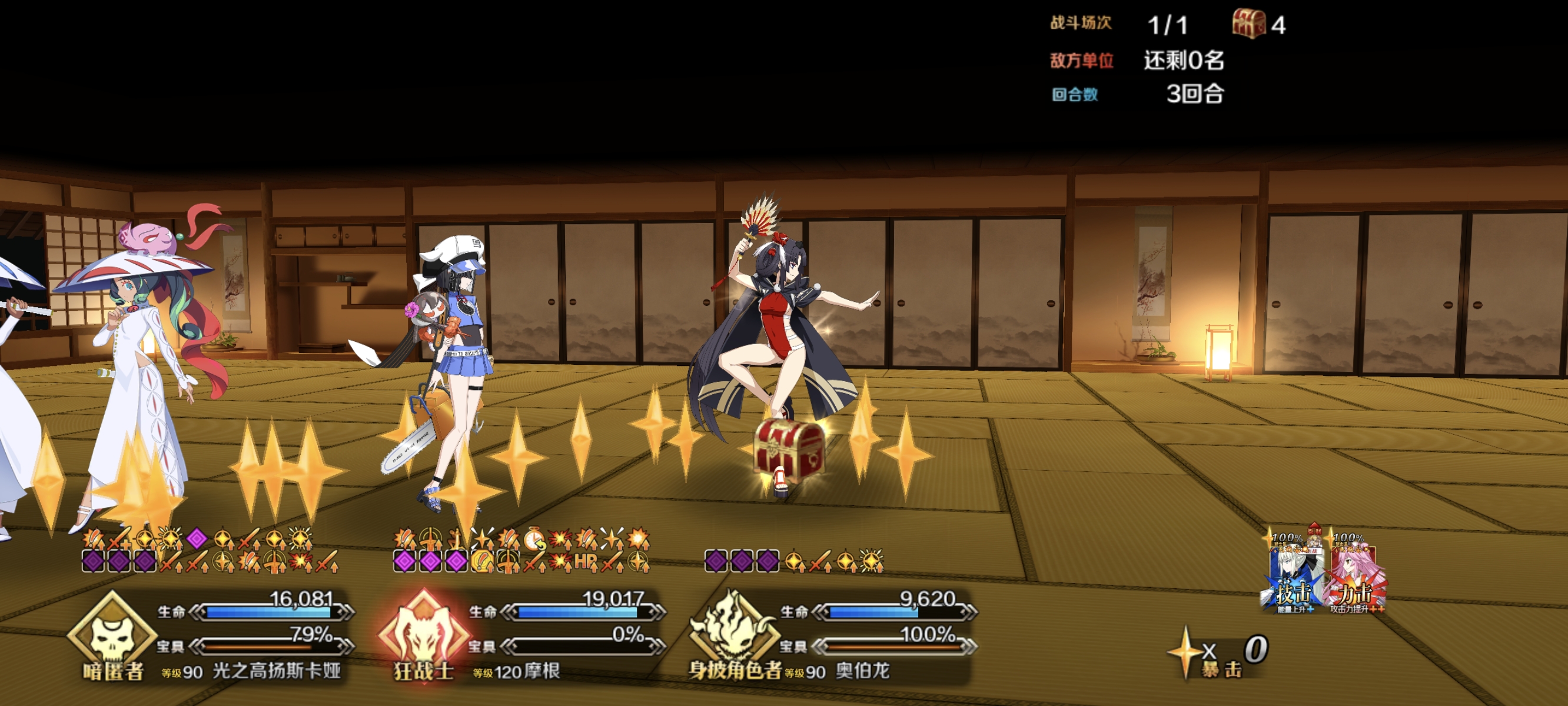
Task: Inspect Morgan's row of buff icons
Action: coord(521,550)
